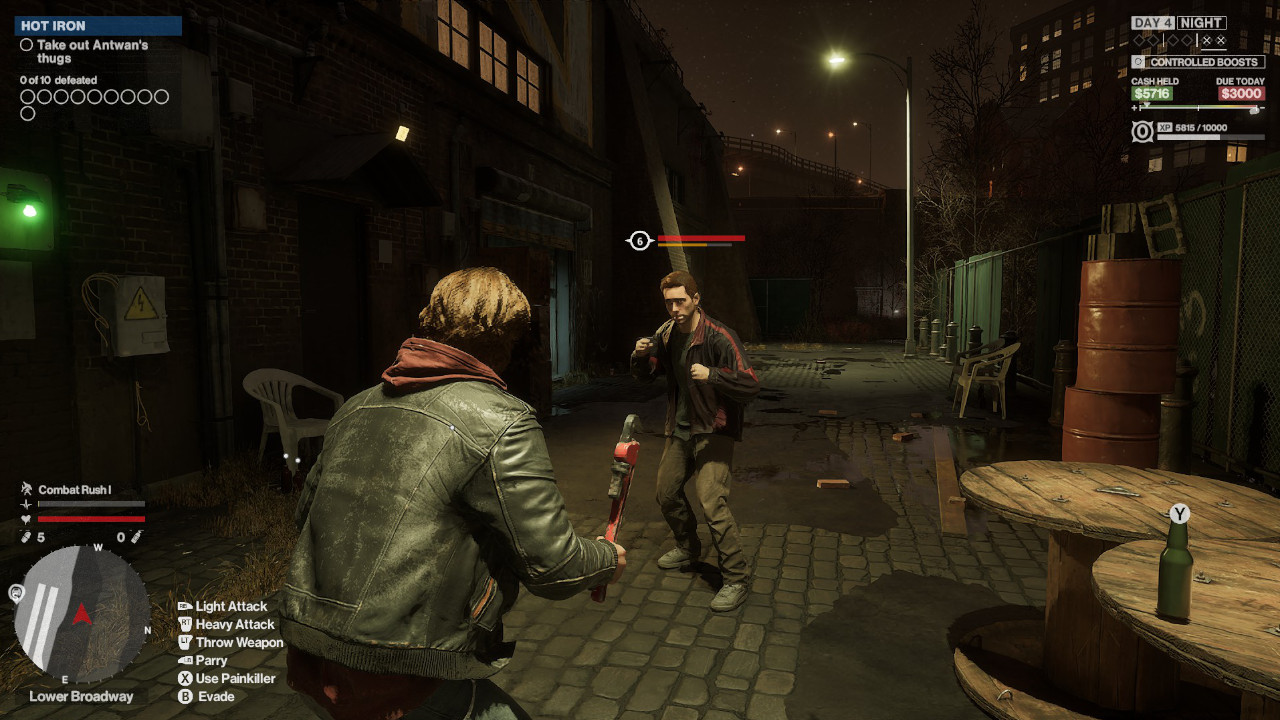Click the XP level badge icon

1142,131
